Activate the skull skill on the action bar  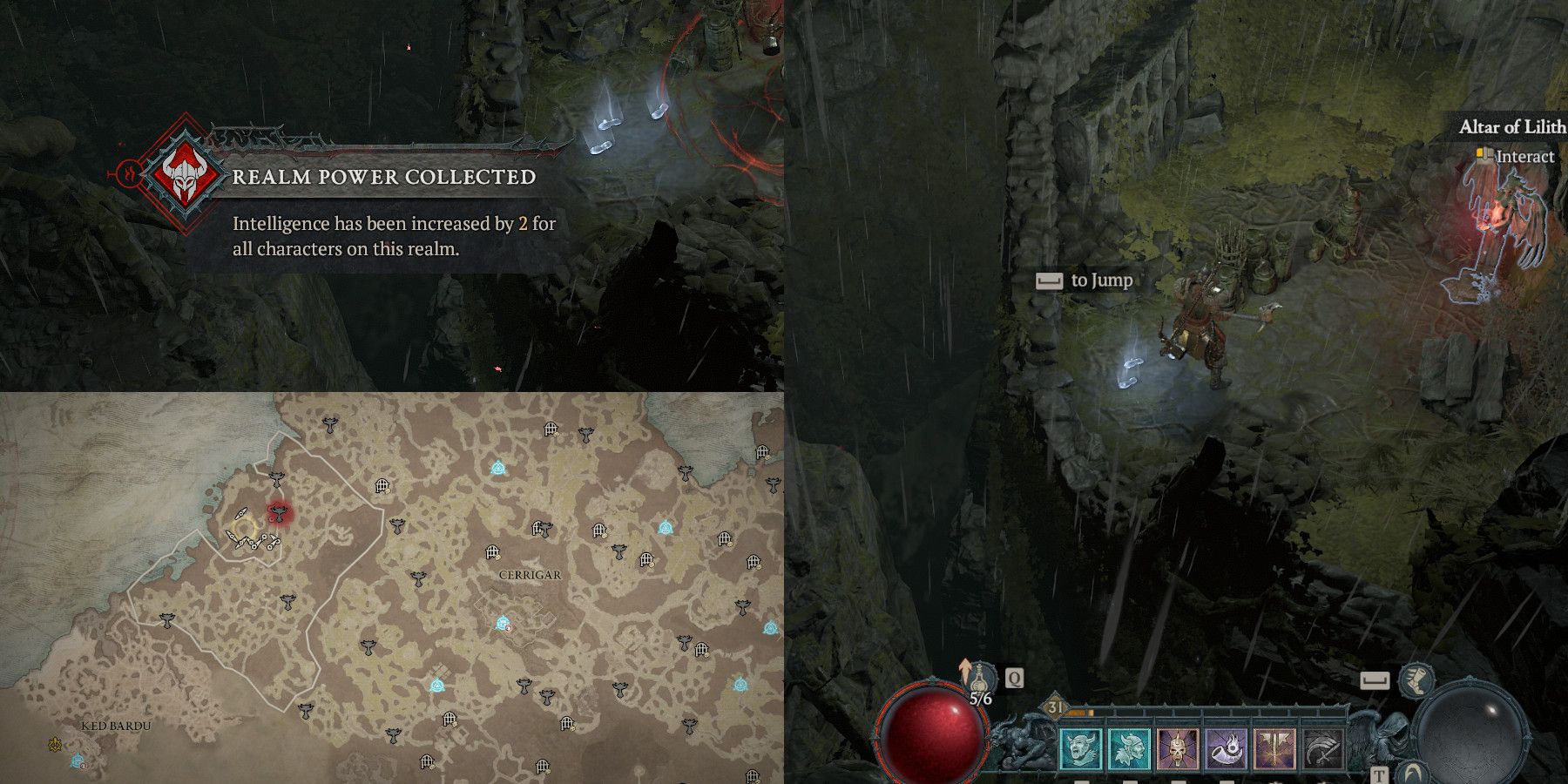point(1179,749)
